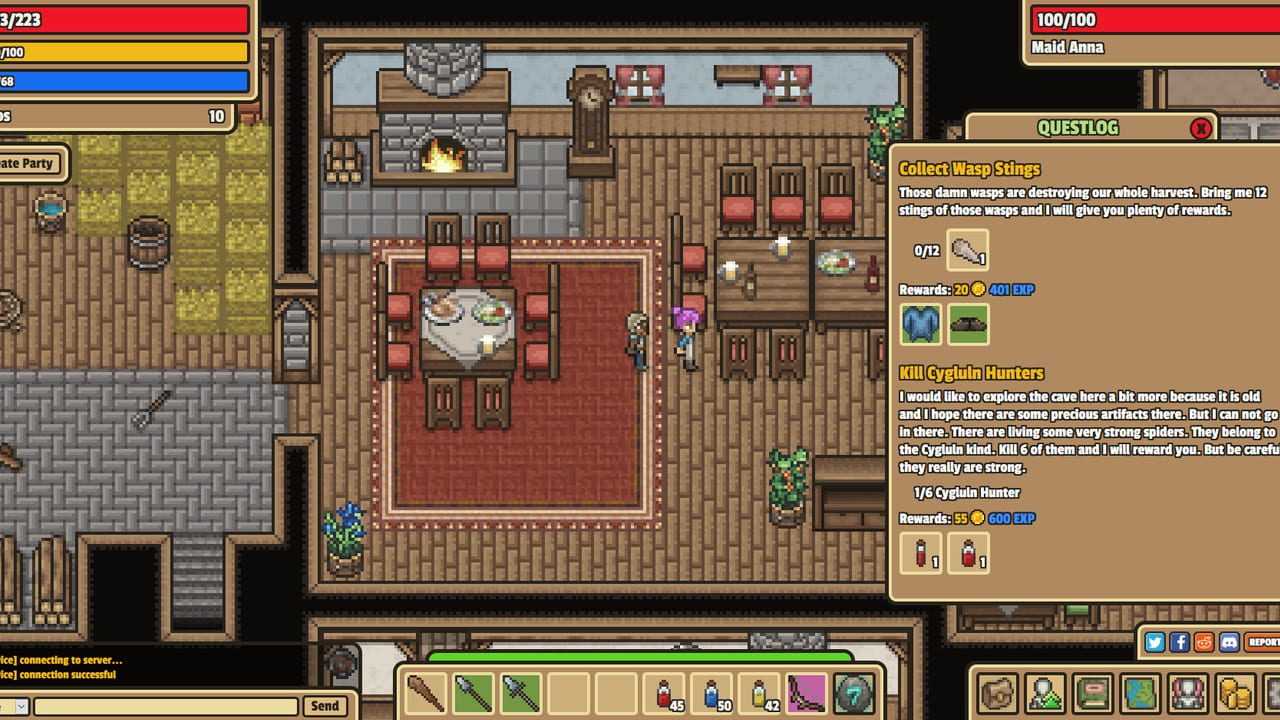Open the green quest book icon
The height and width of the screenshot is (720, 1280).
point(1093,693)
